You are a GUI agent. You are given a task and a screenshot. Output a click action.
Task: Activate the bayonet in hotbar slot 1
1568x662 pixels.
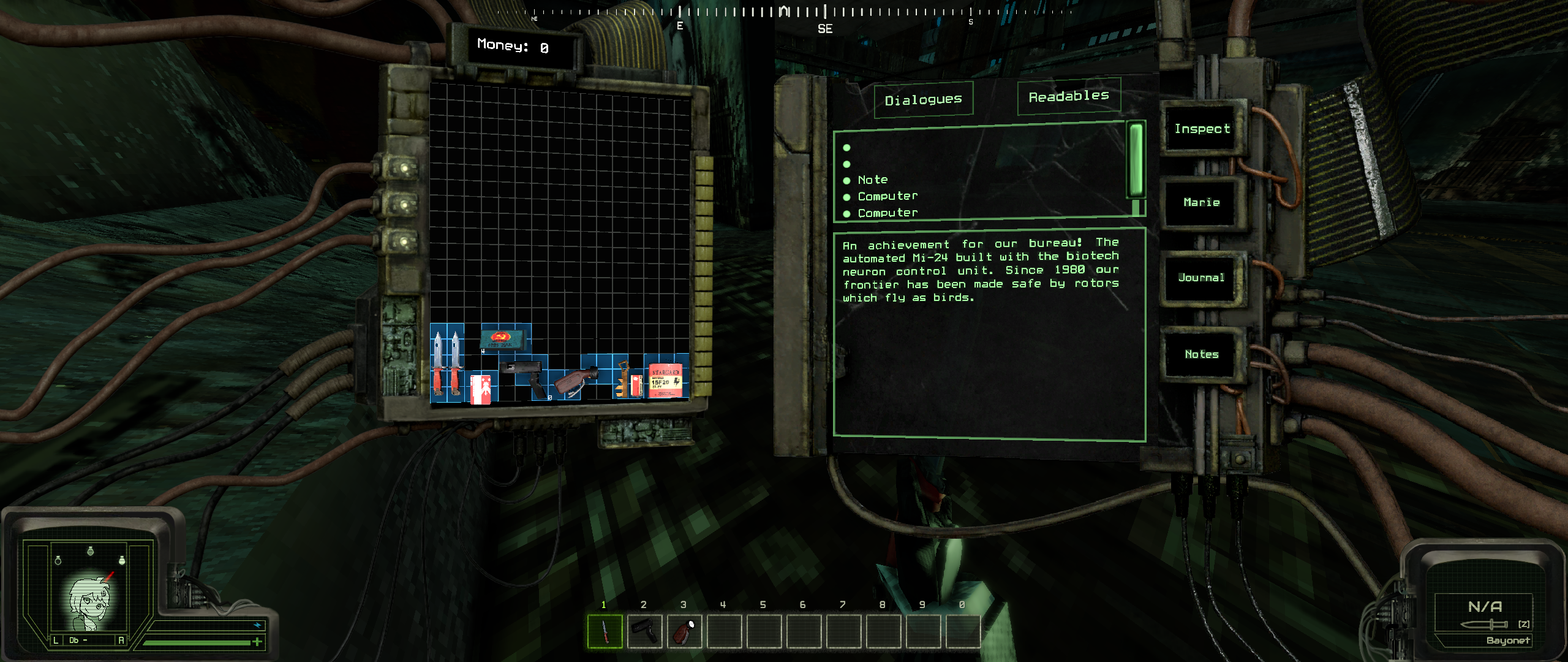pyautogui.click(x=605, y=631)
